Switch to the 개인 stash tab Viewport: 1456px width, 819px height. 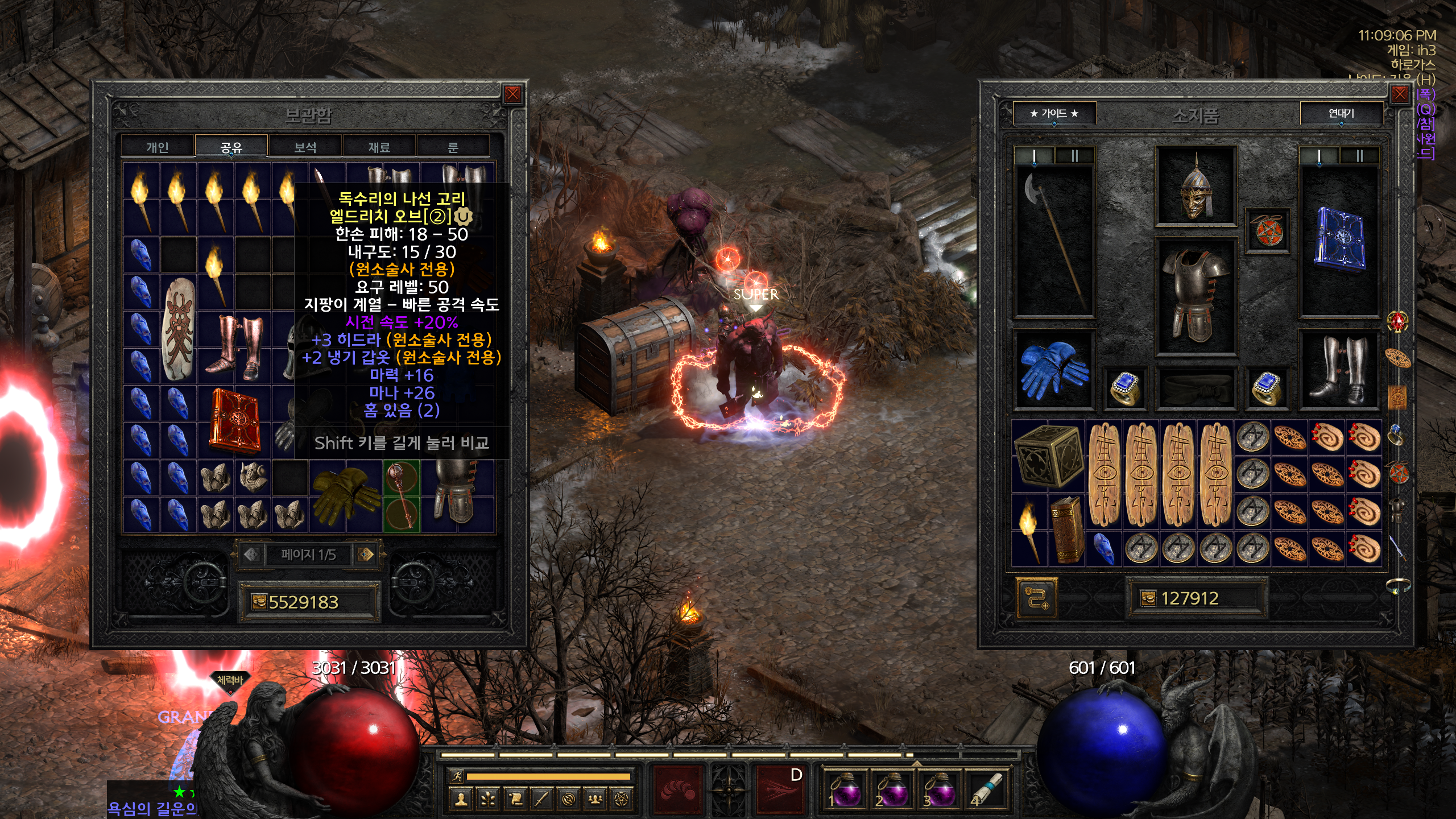(158, 147)
